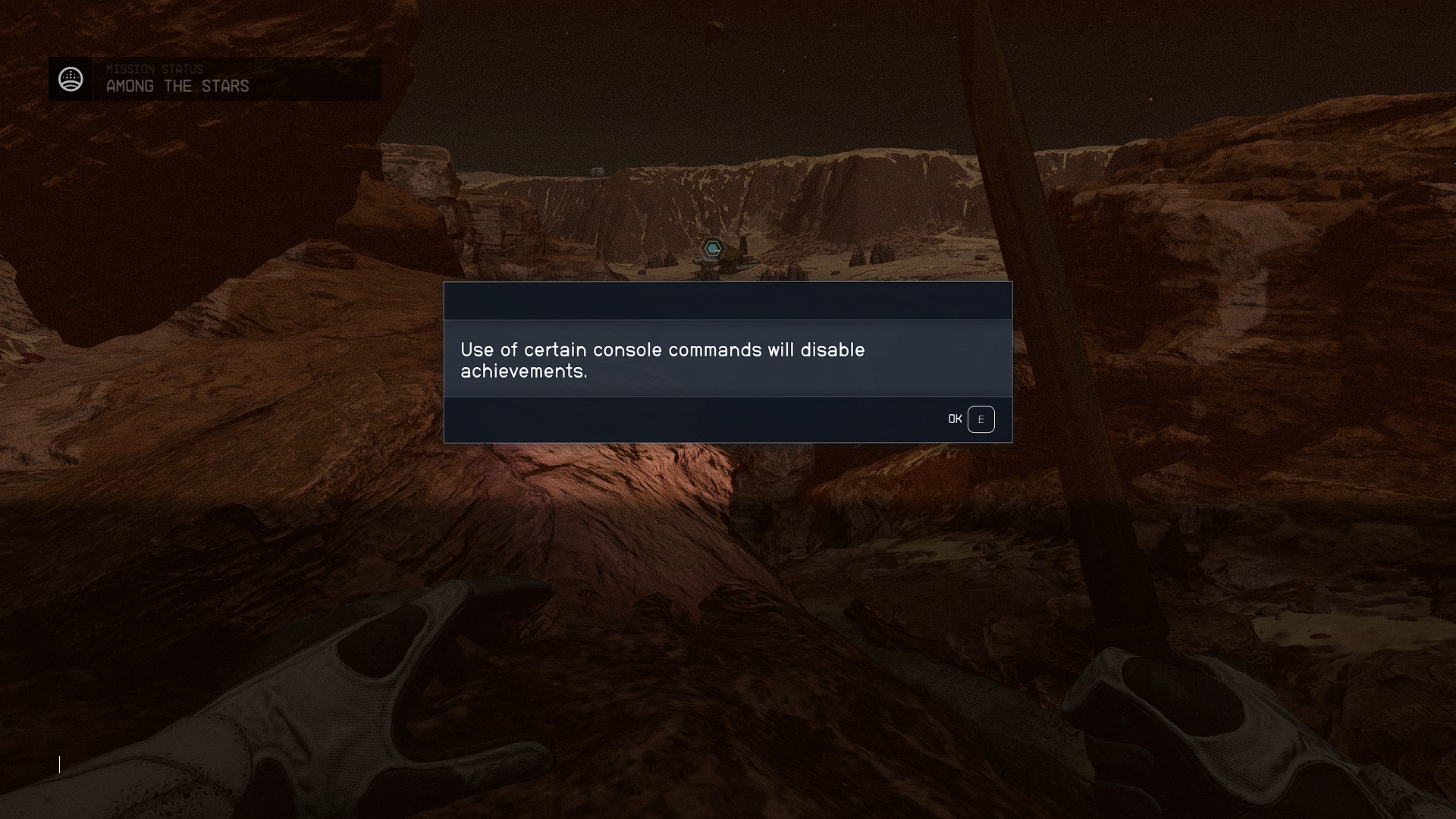Click the console input cursor bottom left
This screenshot has width=1456, height=819.
(x=59, y=764)
